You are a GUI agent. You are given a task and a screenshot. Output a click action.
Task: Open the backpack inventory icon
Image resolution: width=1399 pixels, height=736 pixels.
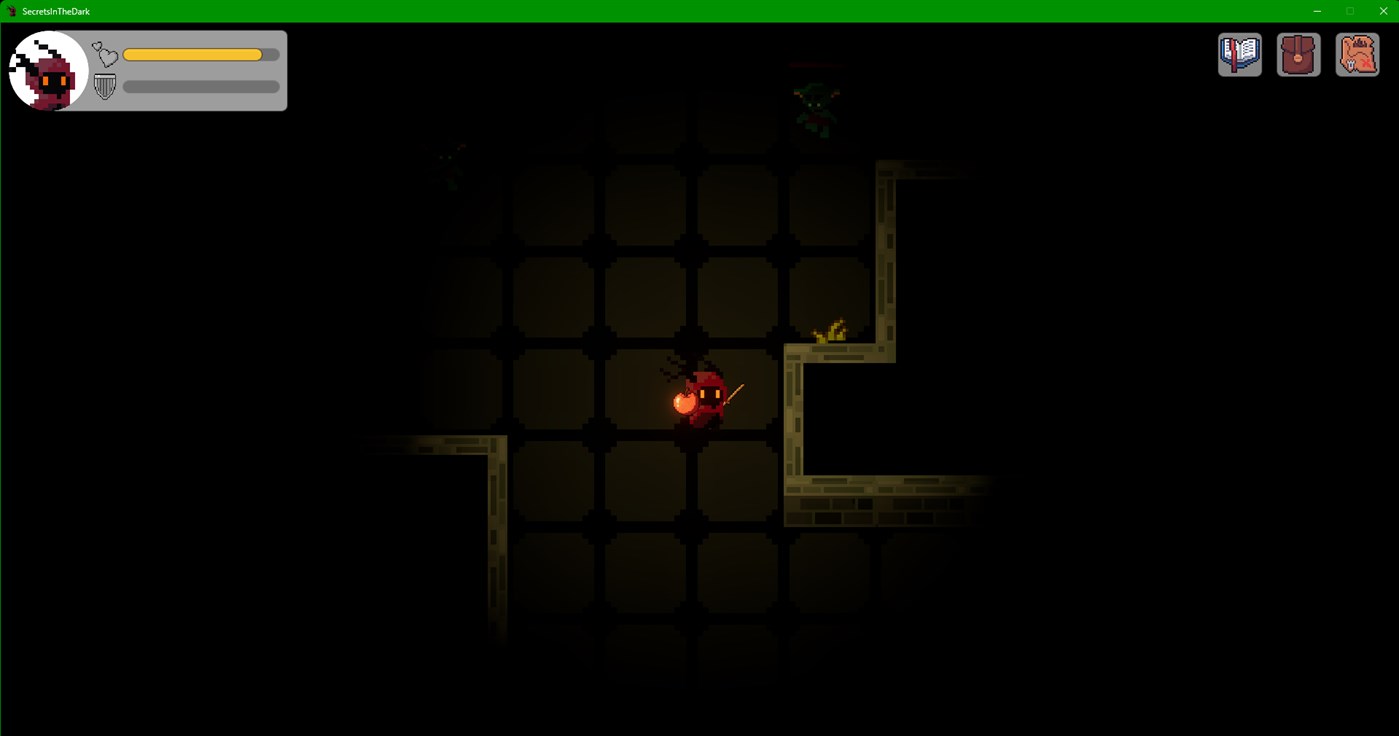click(x=1297, y=54)
